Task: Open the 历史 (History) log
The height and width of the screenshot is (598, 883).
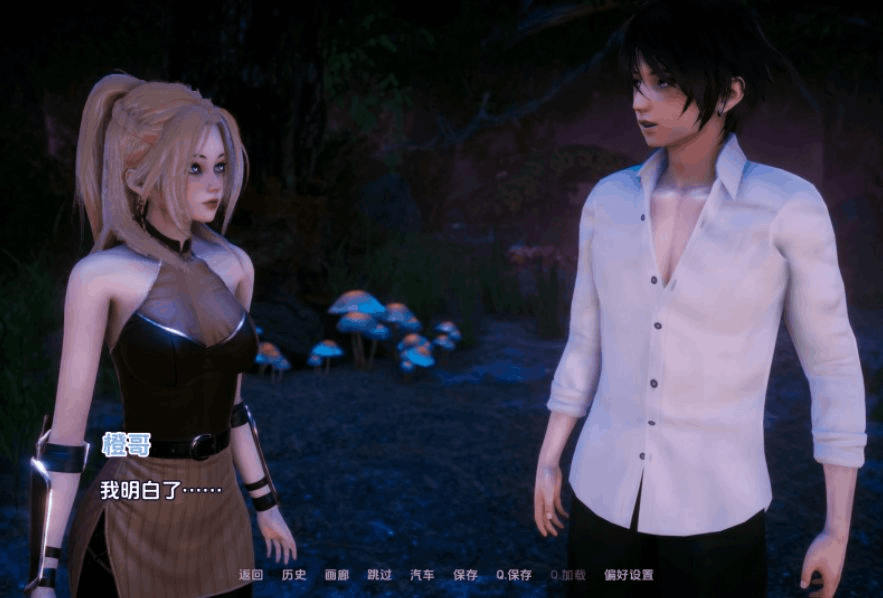Action: pos(294,575)
